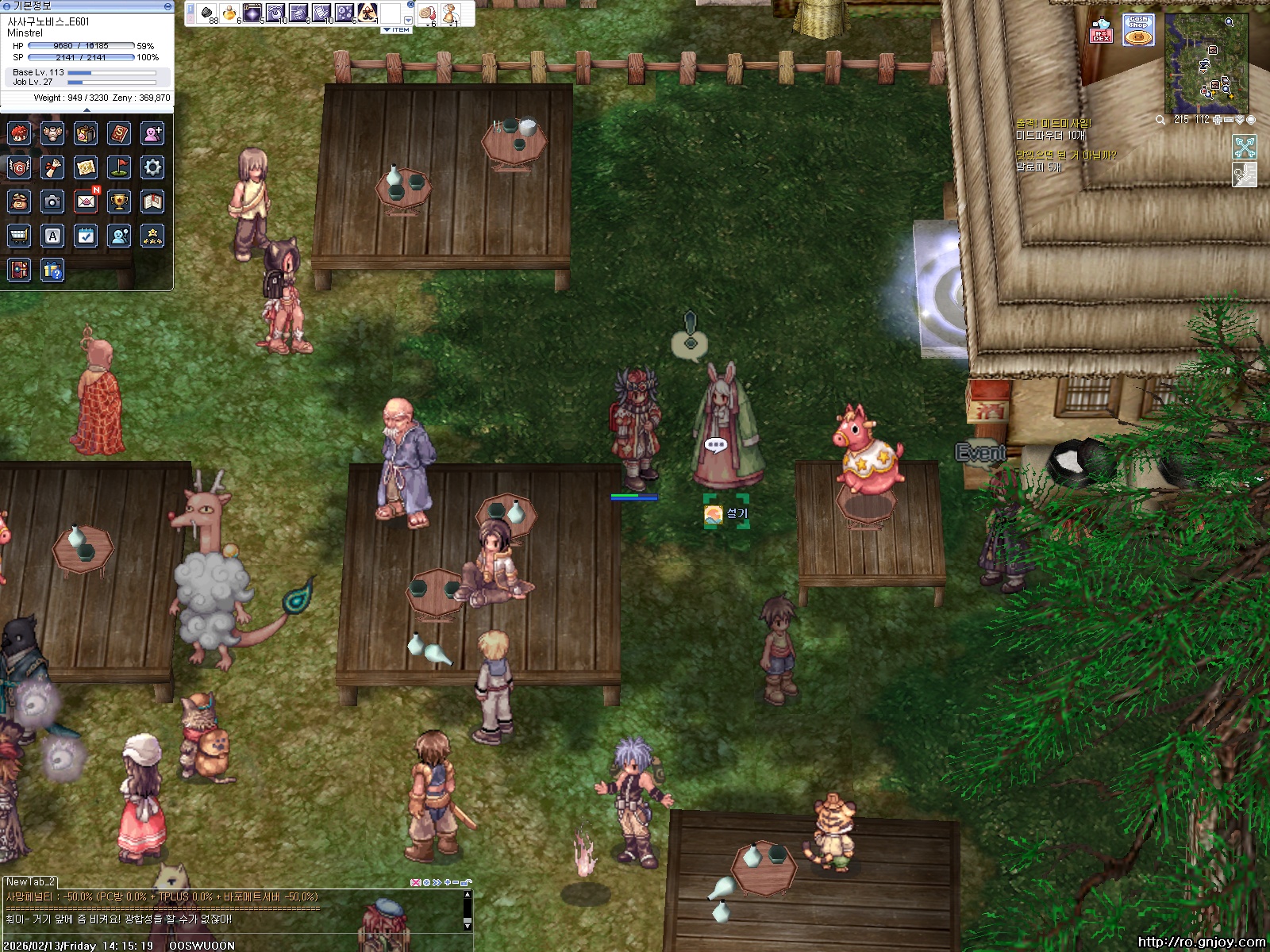Toggle the ITEM hotbar dropdown
Screen dimensions: 1270x952
click(x=397, y=30)
